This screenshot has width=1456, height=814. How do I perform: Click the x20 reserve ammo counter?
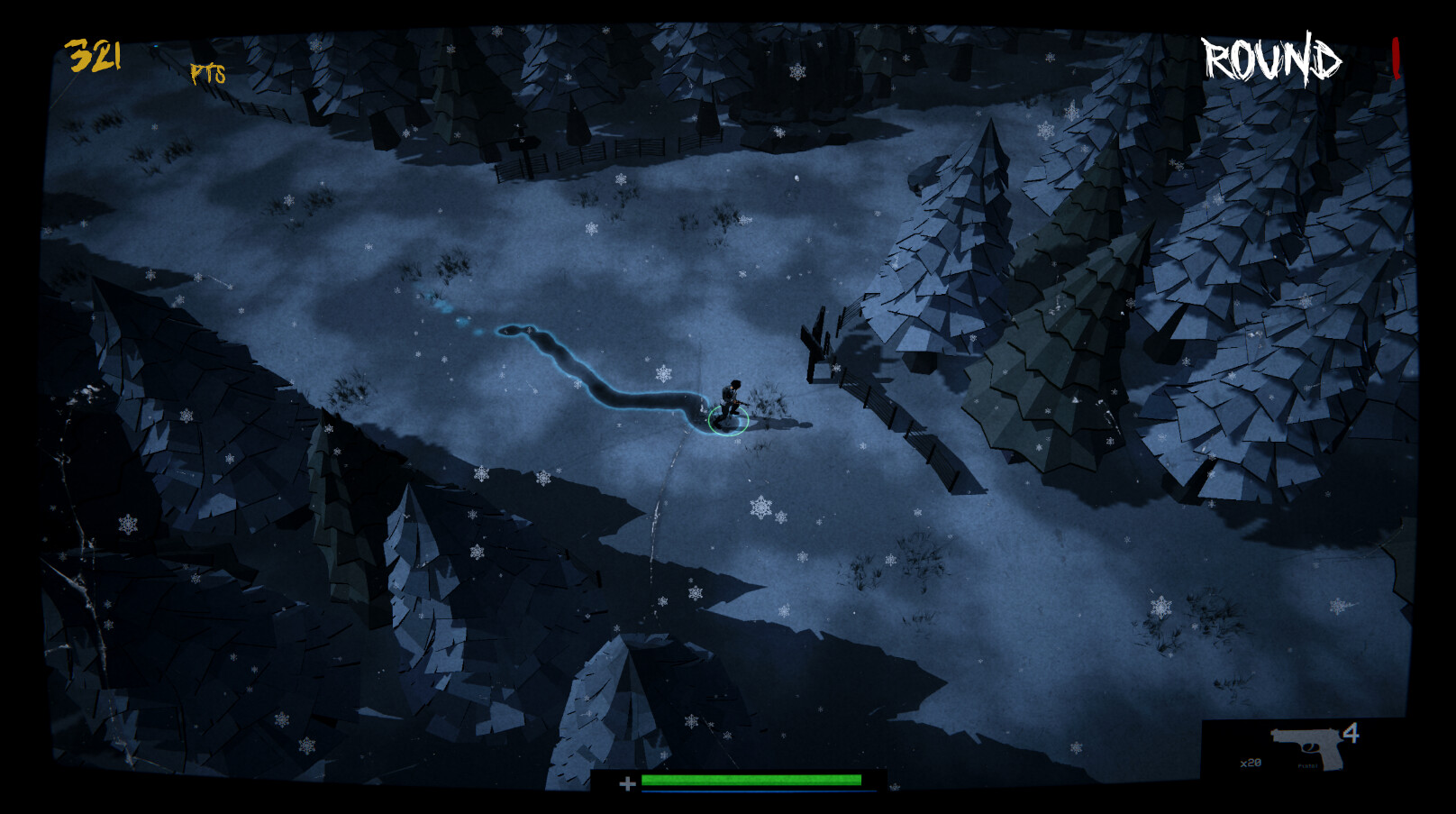[1251, 763]
